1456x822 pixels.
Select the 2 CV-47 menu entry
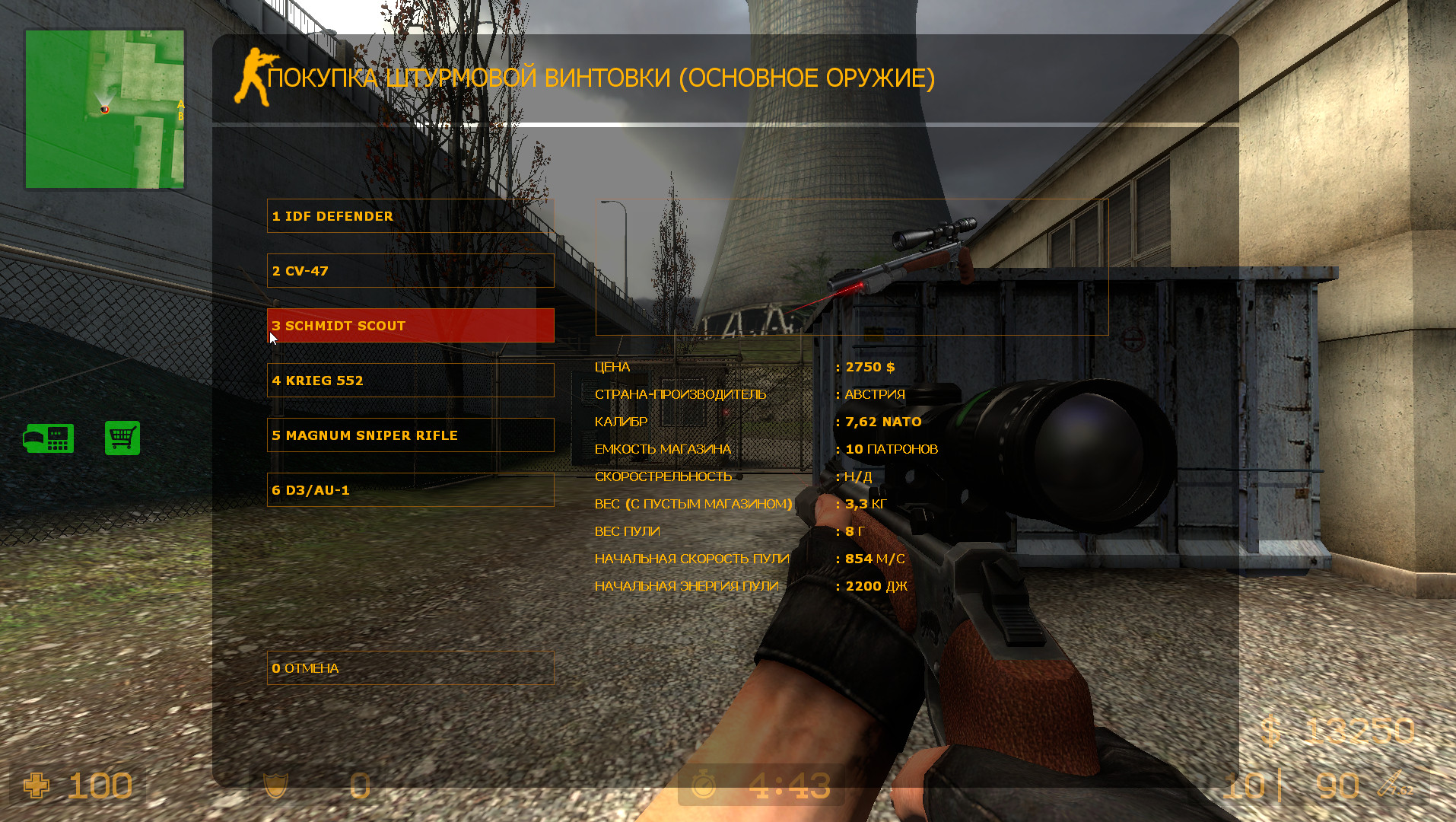[x=411, y=270]
